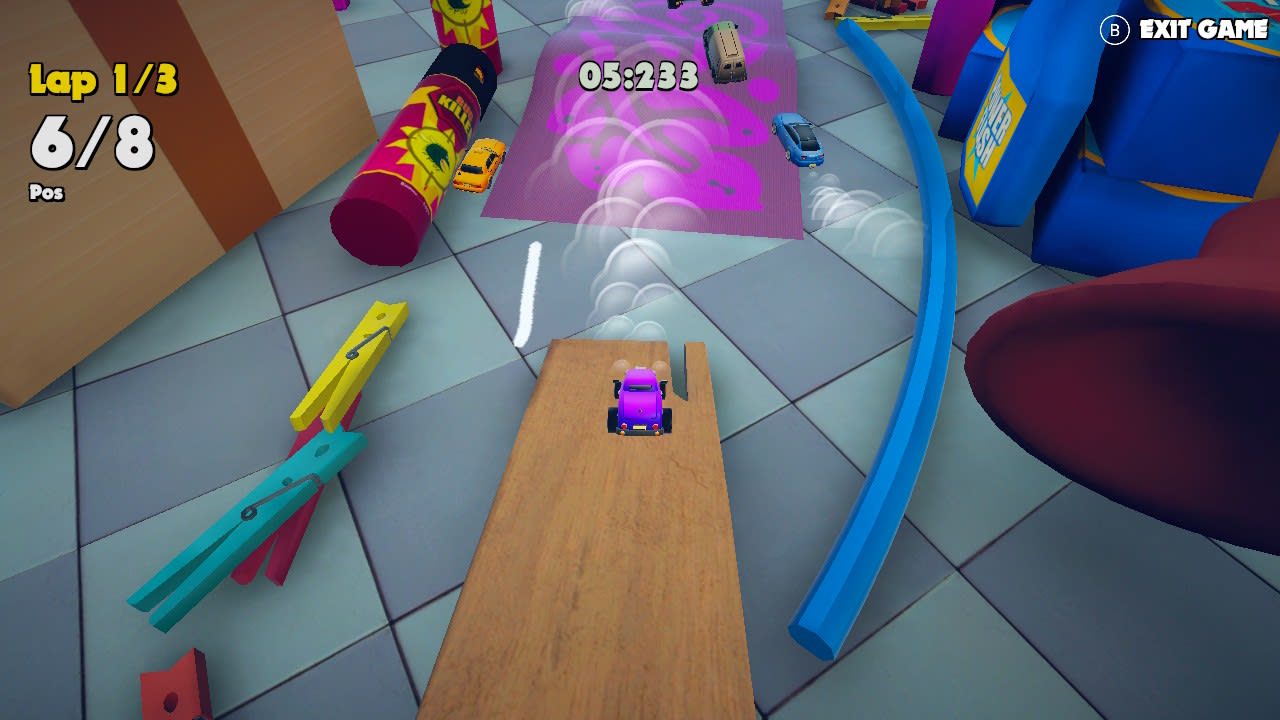The image size is (1280, 720).
Task: Click the orange rival car near the spray can
Action: (x=478, y=162)
